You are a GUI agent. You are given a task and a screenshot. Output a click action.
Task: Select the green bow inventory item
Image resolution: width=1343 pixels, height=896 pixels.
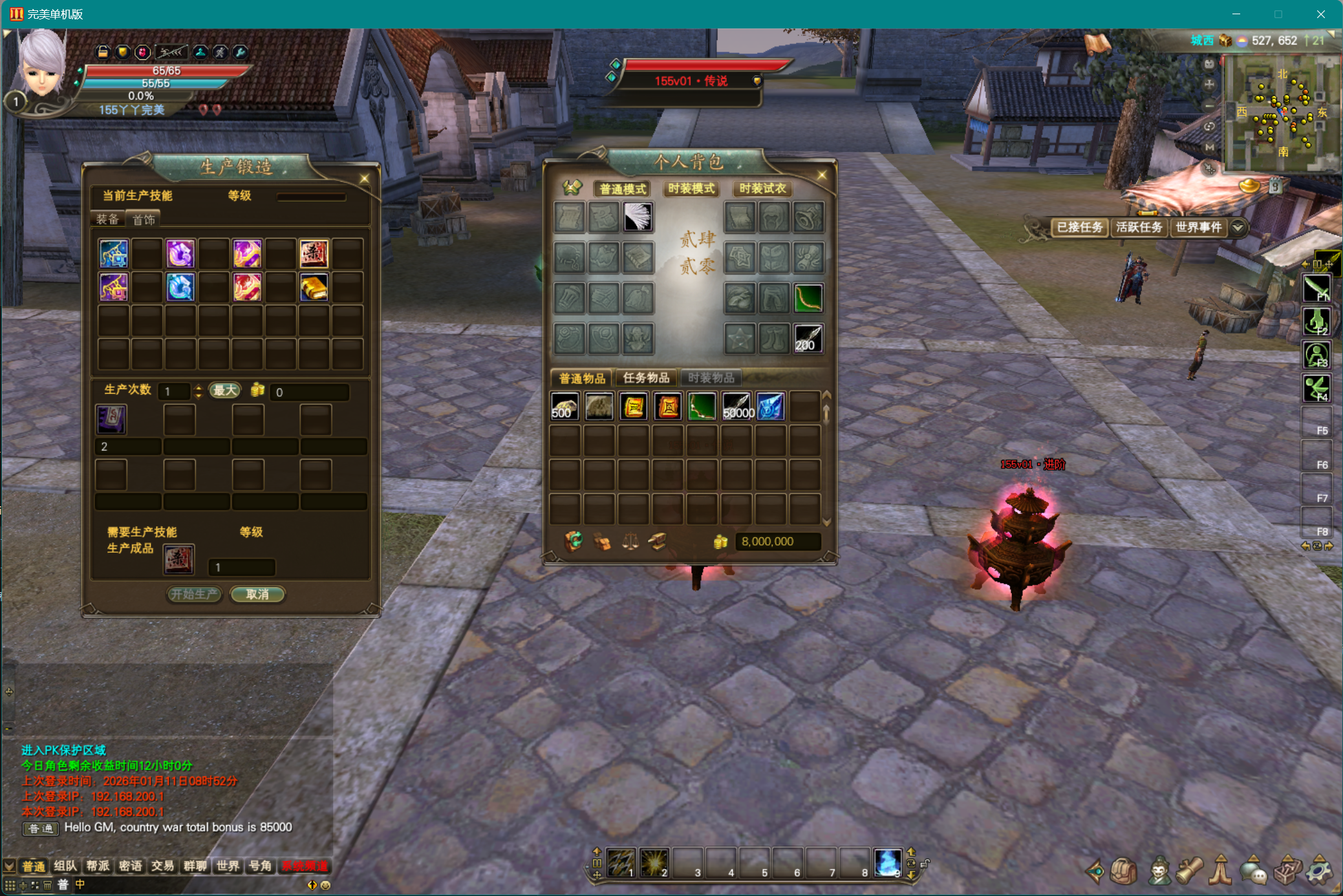(702, 407)
